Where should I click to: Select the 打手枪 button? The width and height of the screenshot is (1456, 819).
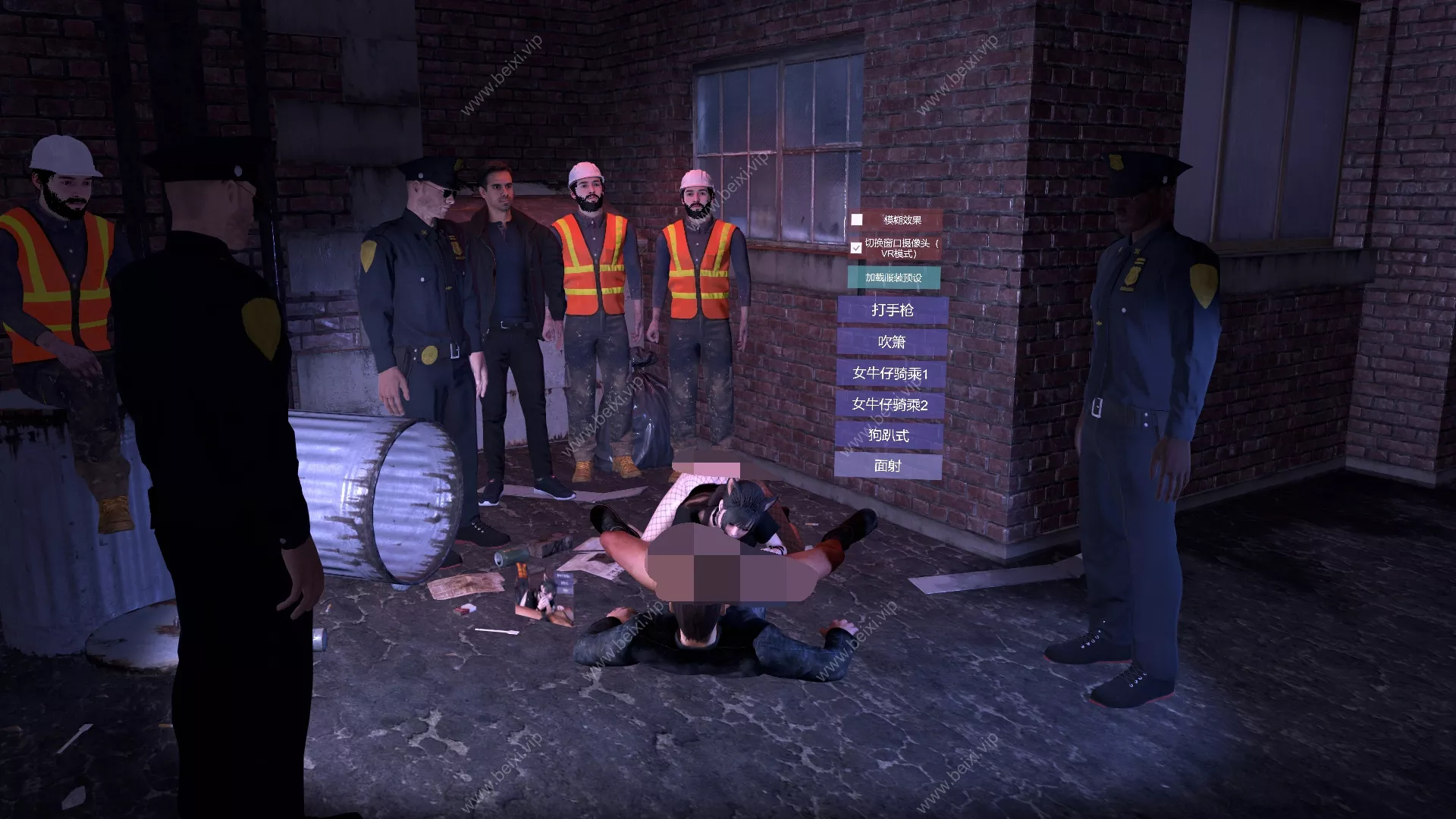coord(892,310)
